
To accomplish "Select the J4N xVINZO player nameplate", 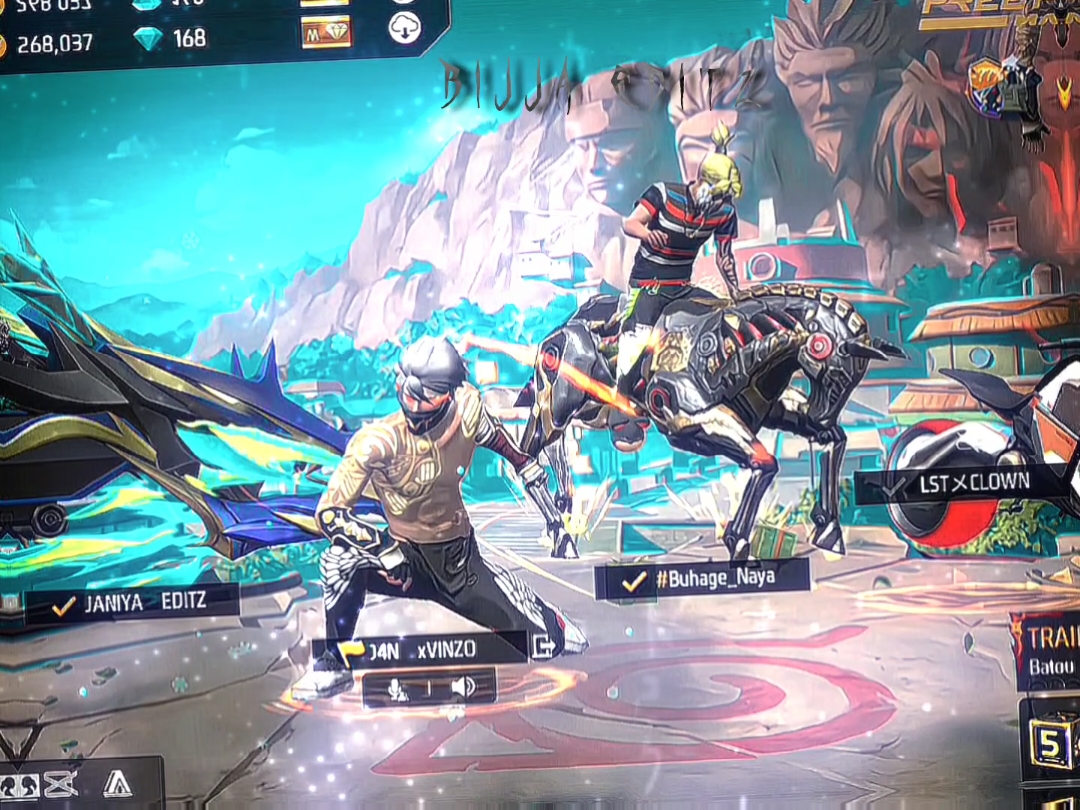I will click(x=418, y=648).
